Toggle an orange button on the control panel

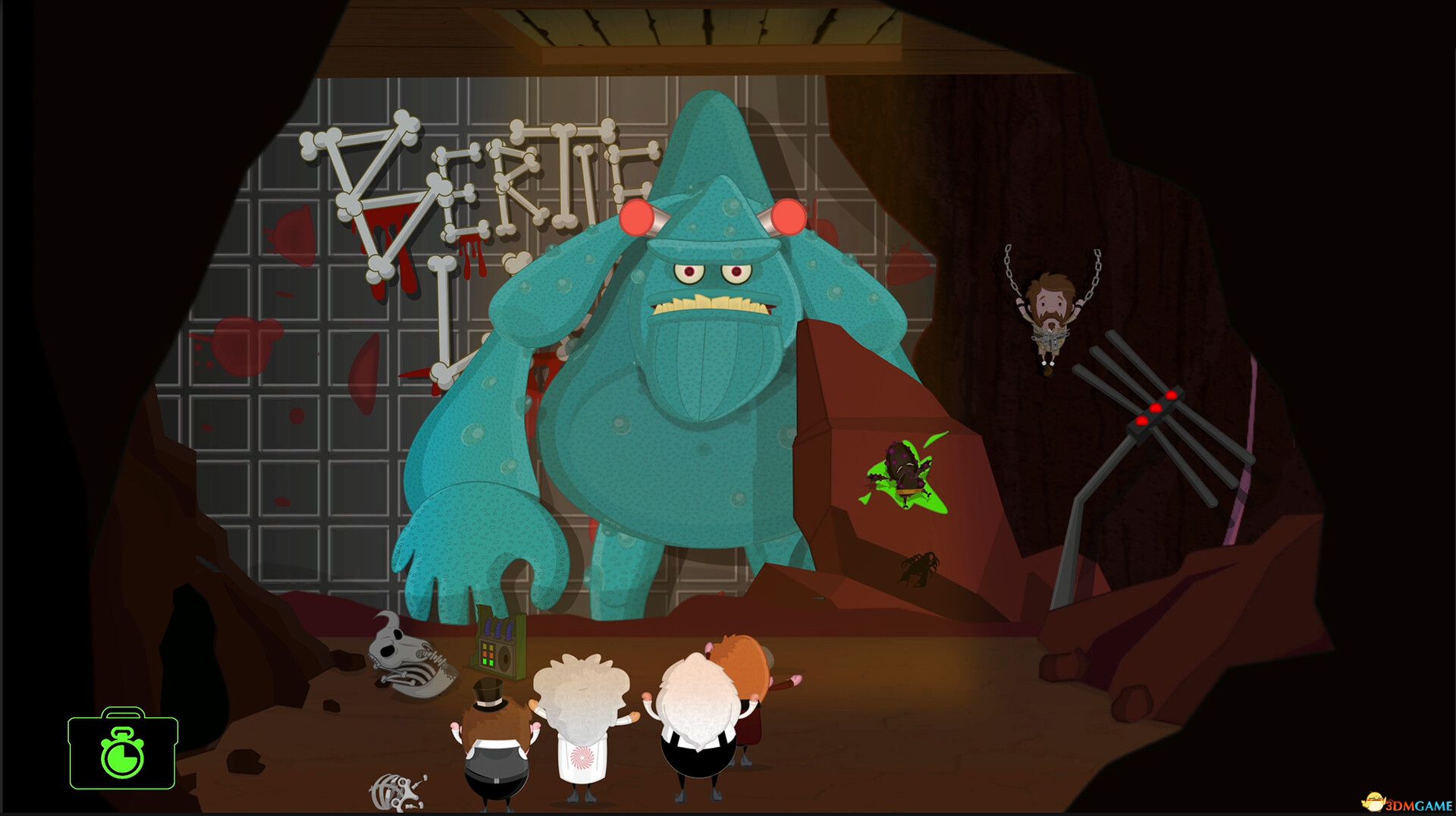[x=485, y=654]
